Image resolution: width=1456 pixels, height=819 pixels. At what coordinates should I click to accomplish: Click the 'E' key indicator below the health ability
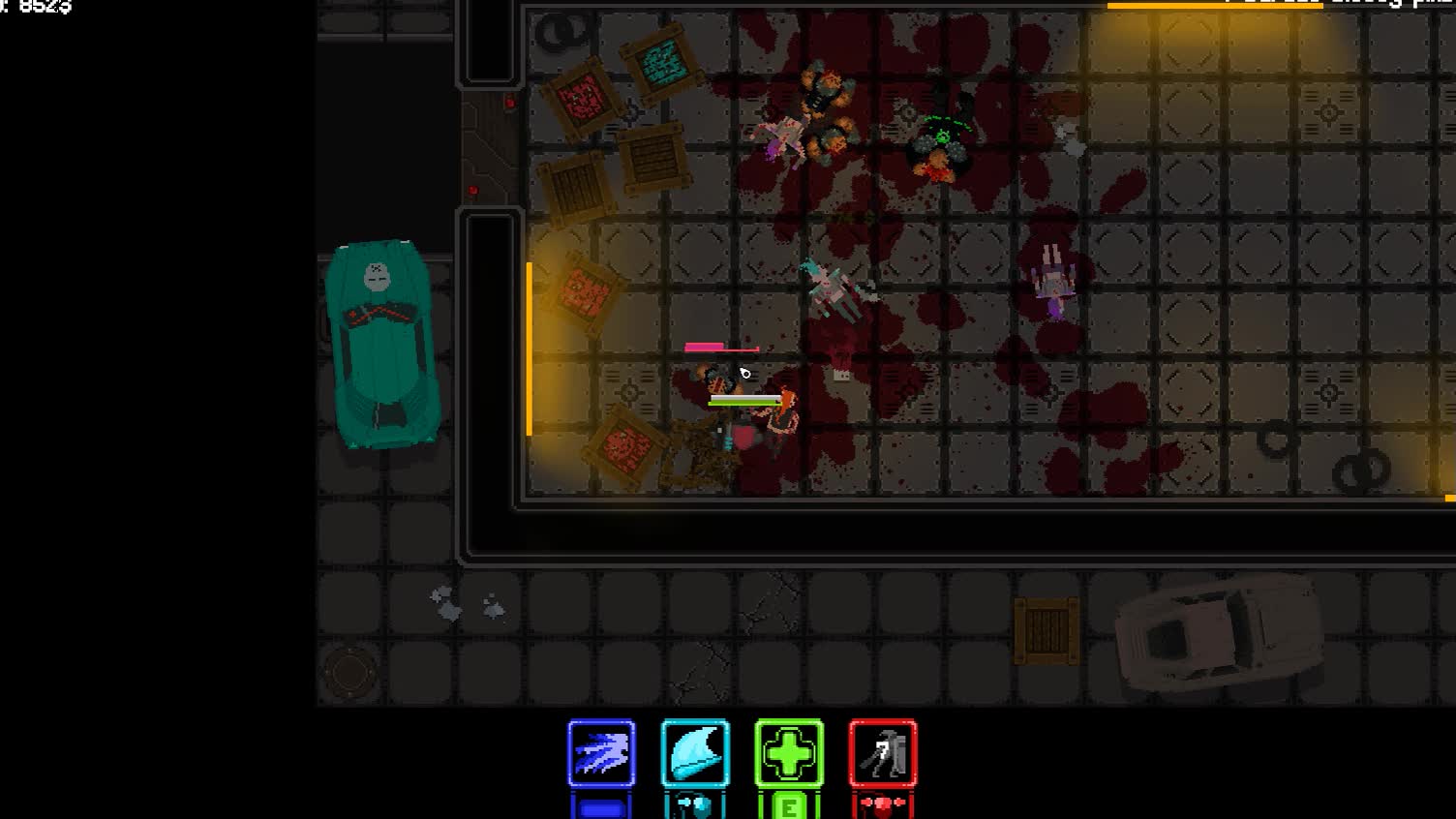(787, 804)
